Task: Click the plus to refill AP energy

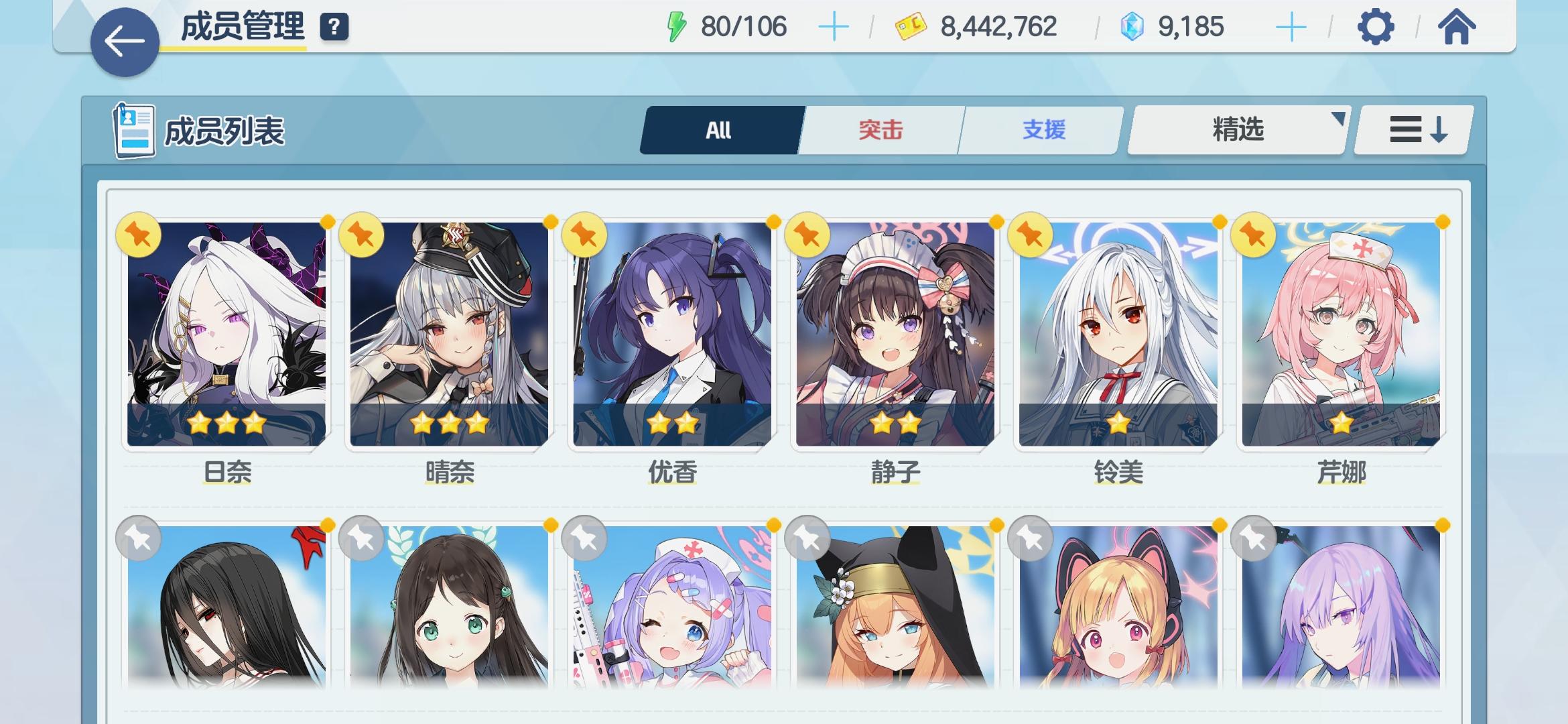Action: [833, 27]
